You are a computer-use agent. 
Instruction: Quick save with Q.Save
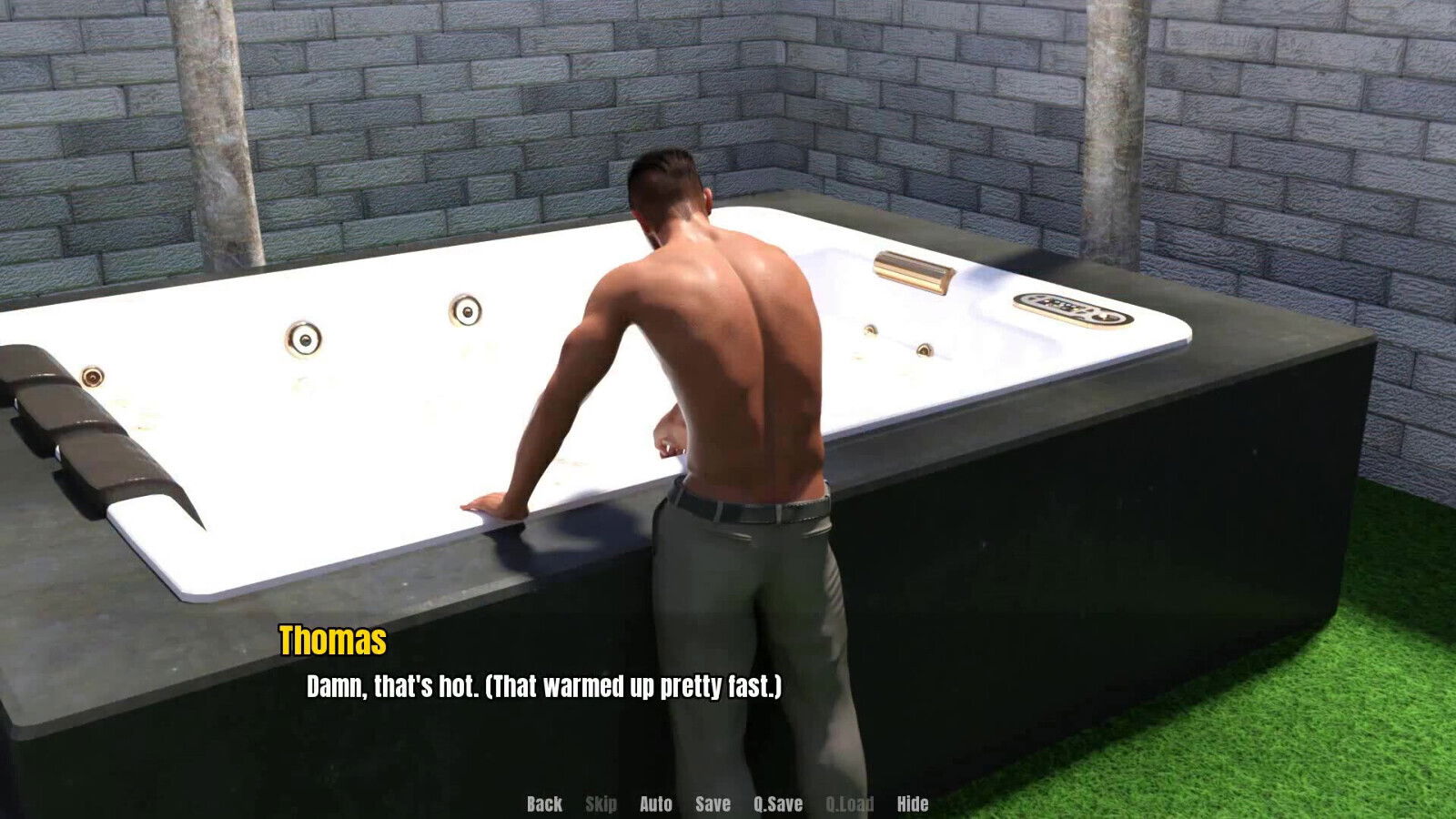point(778,804)
